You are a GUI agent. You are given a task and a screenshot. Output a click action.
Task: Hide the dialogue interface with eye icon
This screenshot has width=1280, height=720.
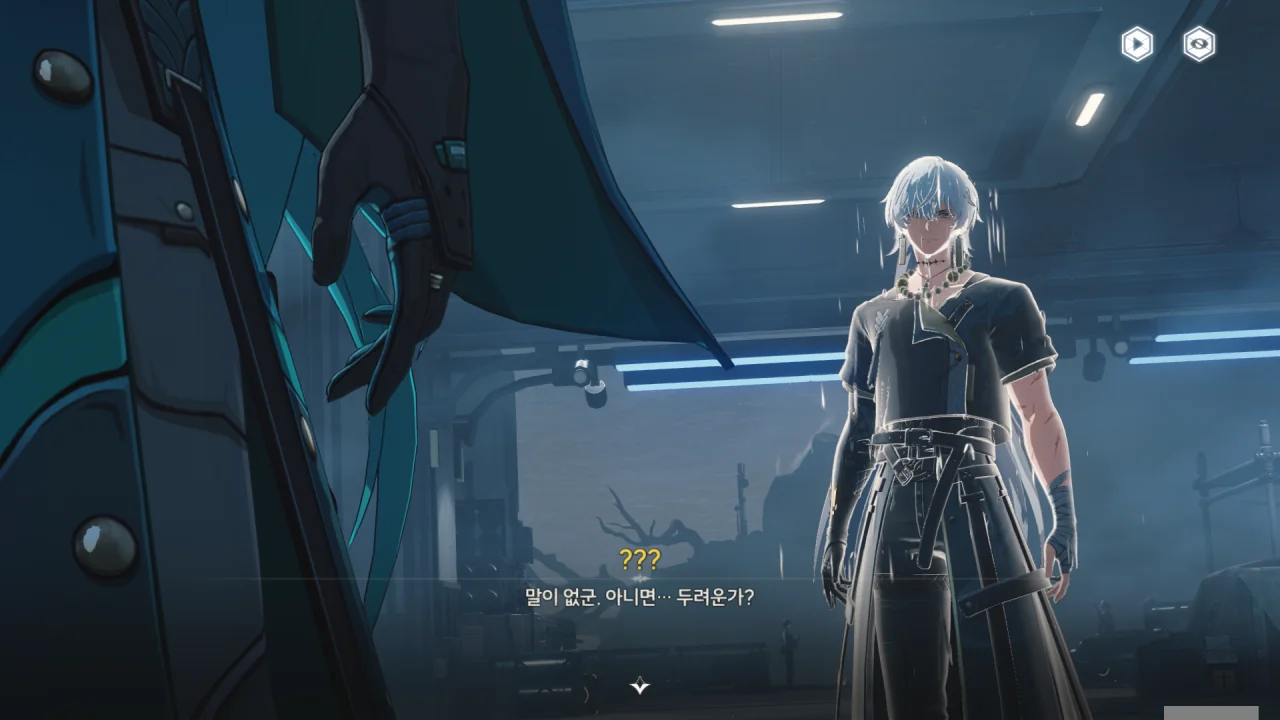click(x=1199, y=44)
